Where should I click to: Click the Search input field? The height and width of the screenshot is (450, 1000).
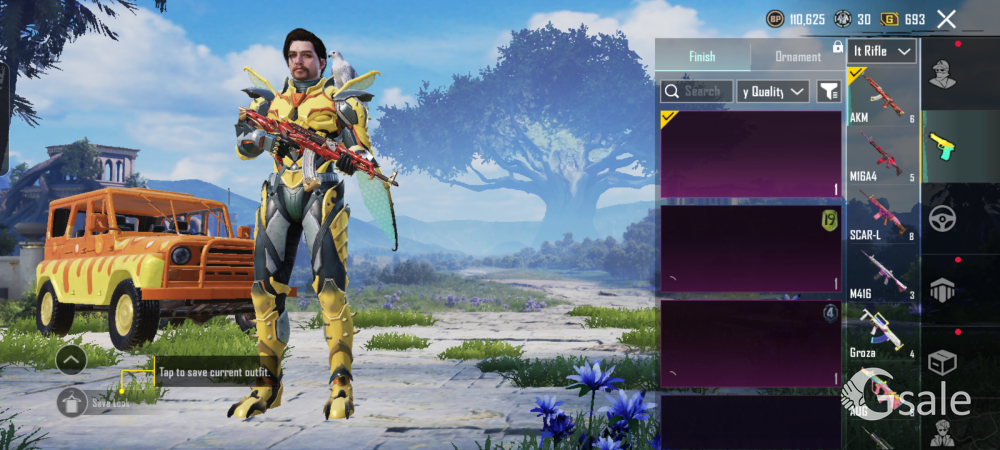pos(697,91)
